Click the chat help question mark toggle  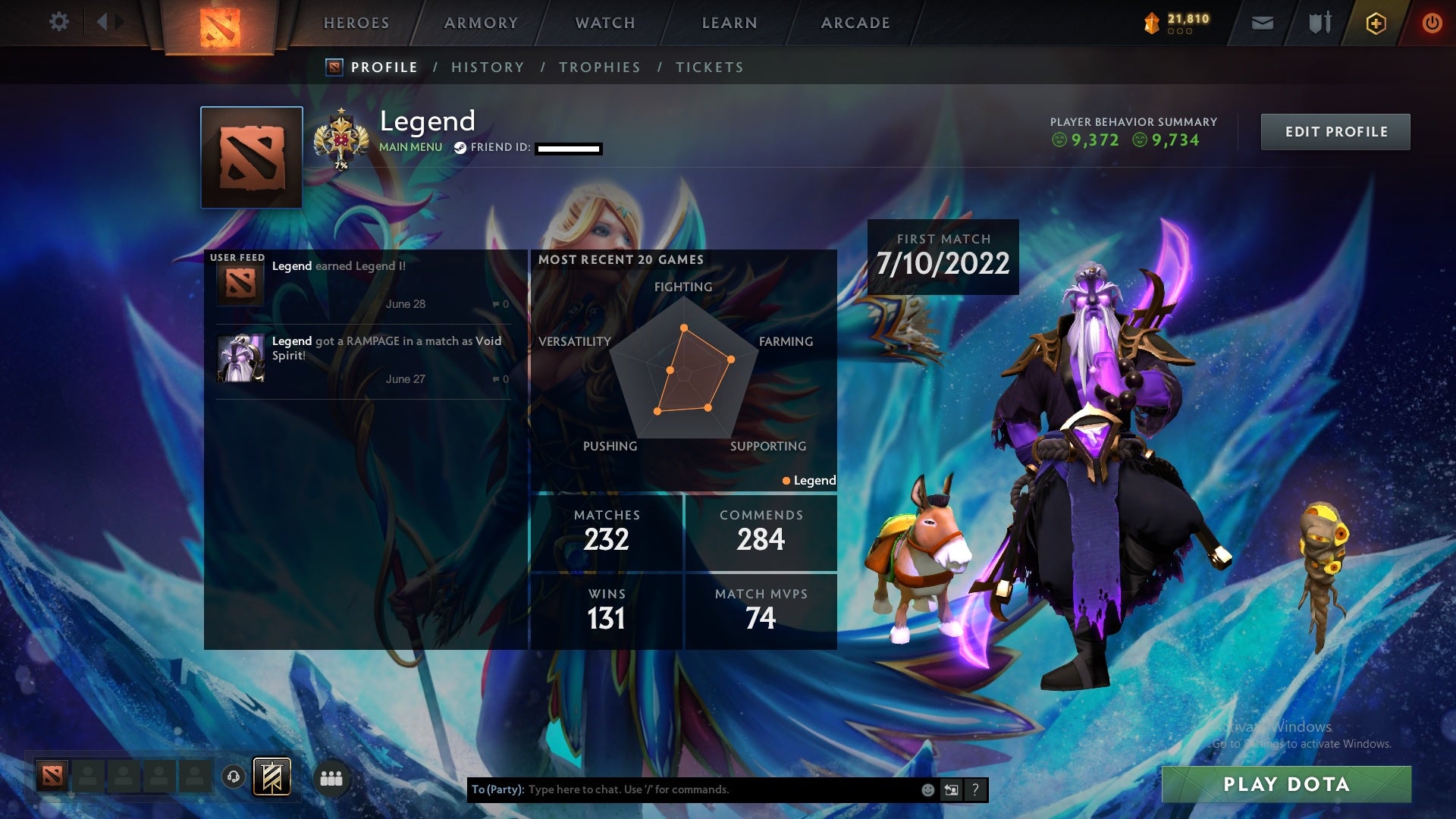(x=976, y=789)
